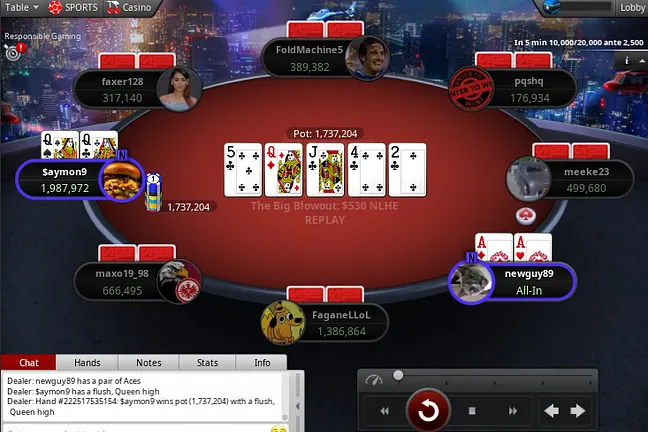Go to the previous hand arrow
The width and height of the screenshot is (648, 432).
(551, 410)
